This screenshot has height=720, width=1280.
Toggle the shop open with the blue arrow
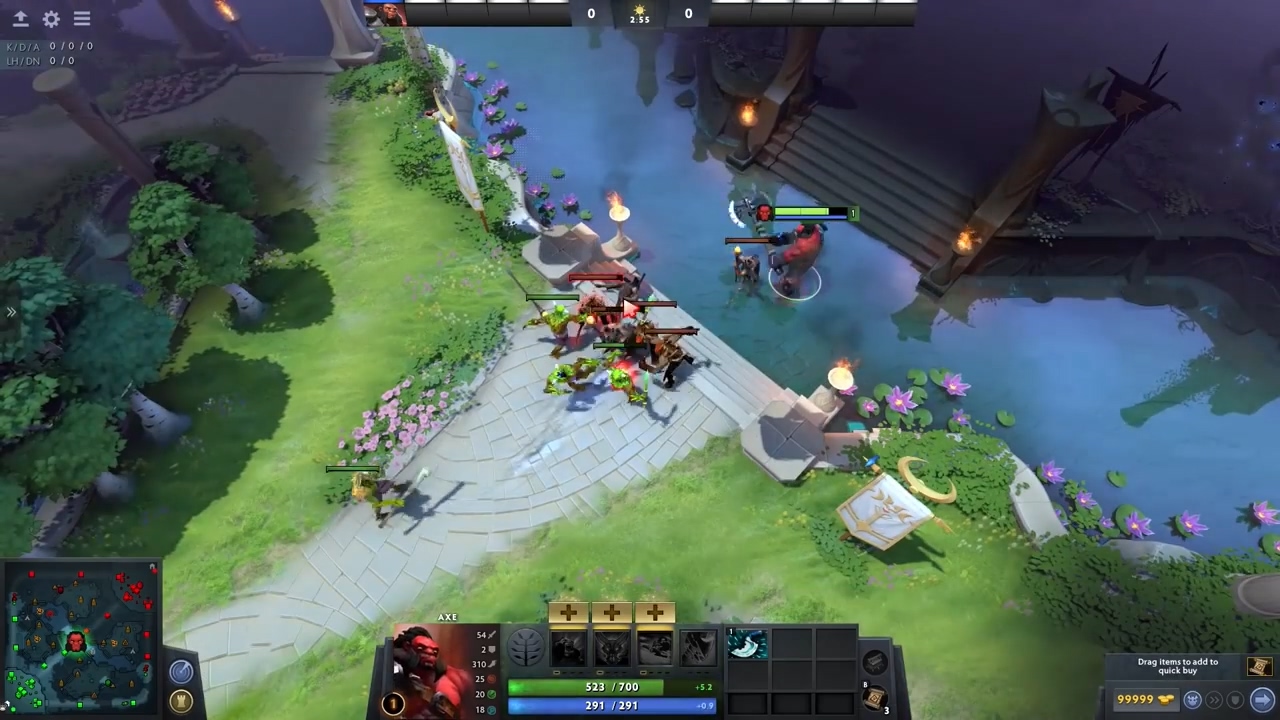click(x=1261, y=699)
